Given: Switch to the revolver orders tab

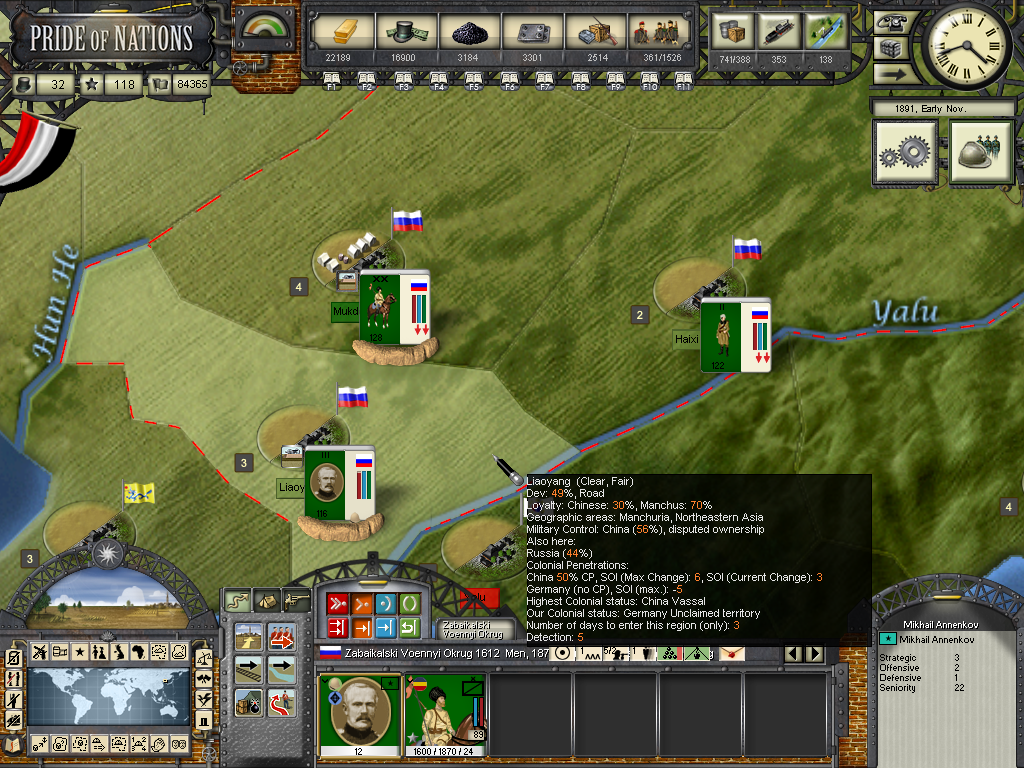Looking at the screenshot, I should tap(296, 600).
